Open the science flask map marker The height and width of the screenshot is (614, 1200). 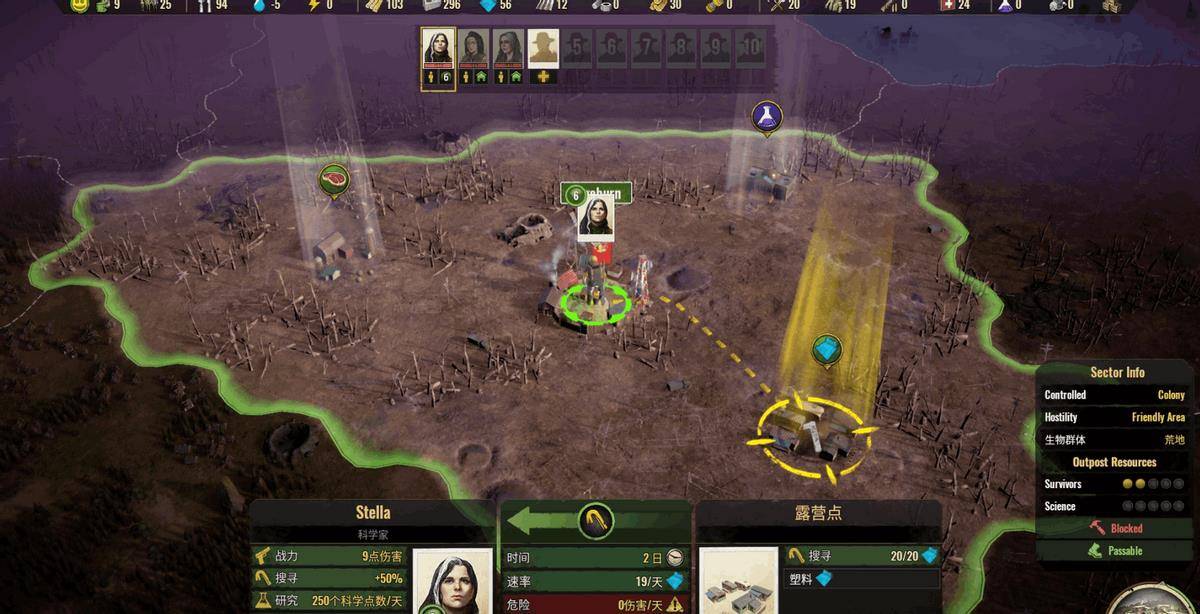(766, 116)
